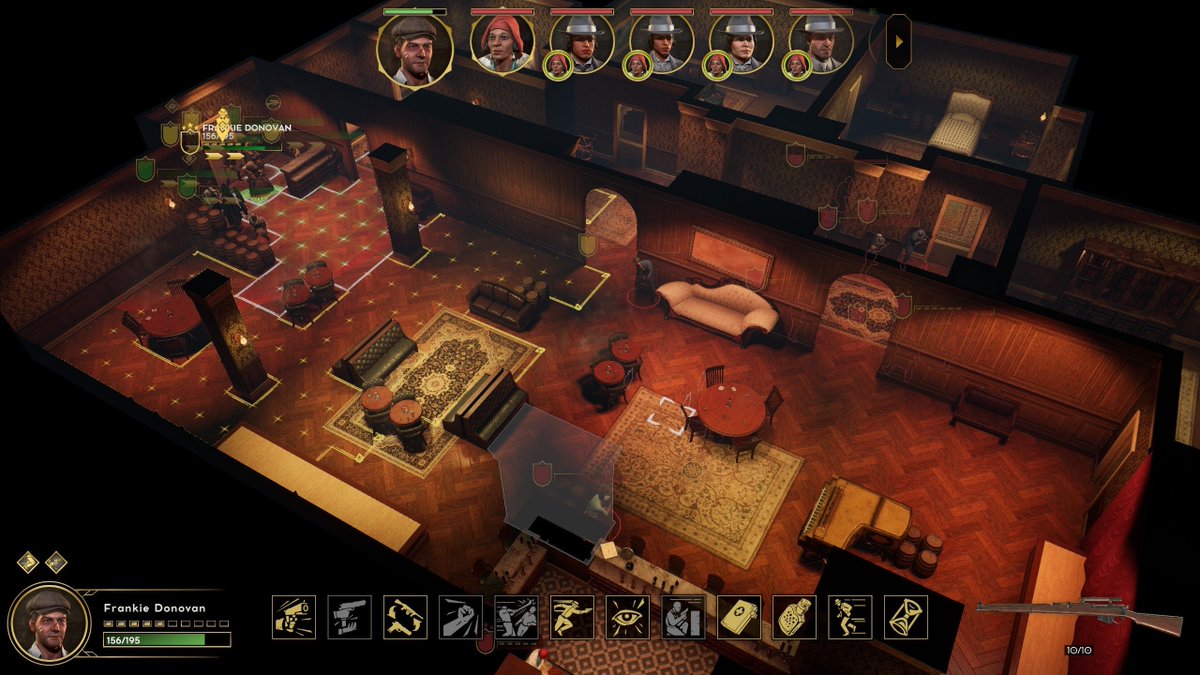This screenshot has width=1200, height=675.
Task: Use the flask bottle item
Action: 794,617
